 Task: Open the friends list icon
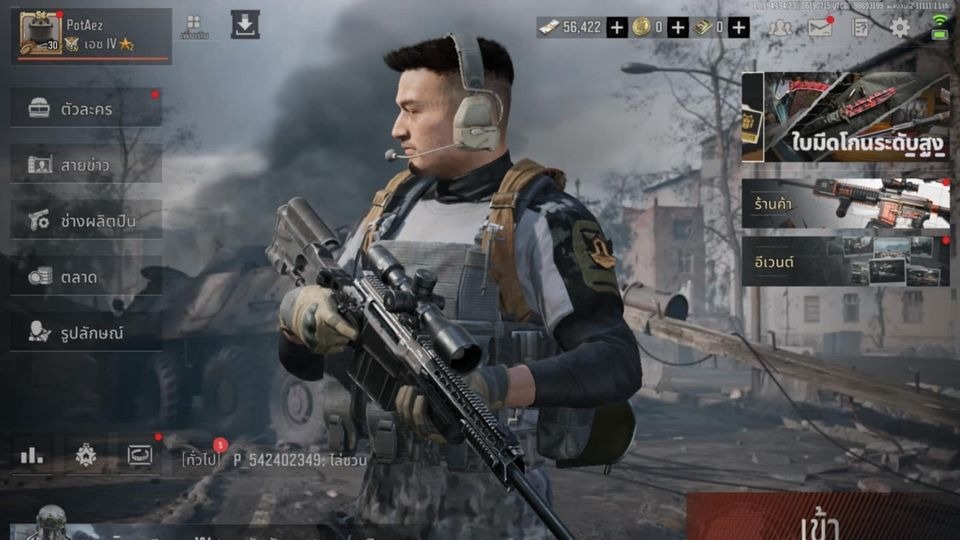pyautogui.click(x=779, y=28)
